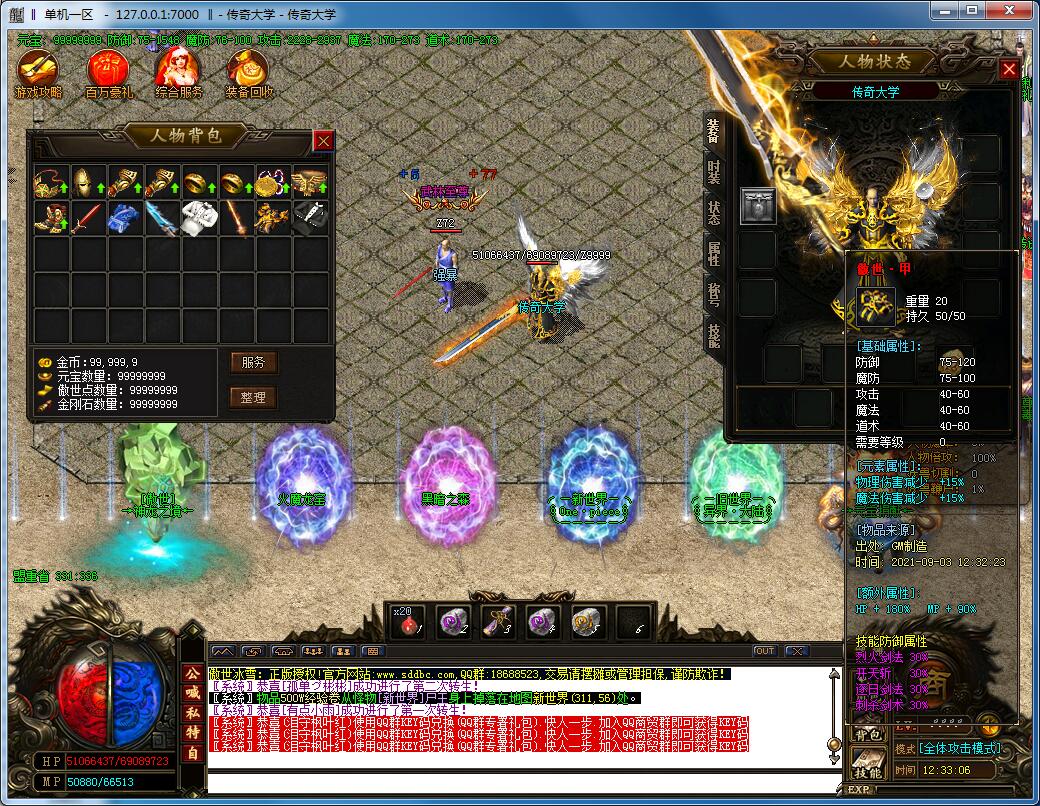1040x806 pixels.
Task: Open the 装备回收 equipment recycle icon
Action: click(248, 72)
